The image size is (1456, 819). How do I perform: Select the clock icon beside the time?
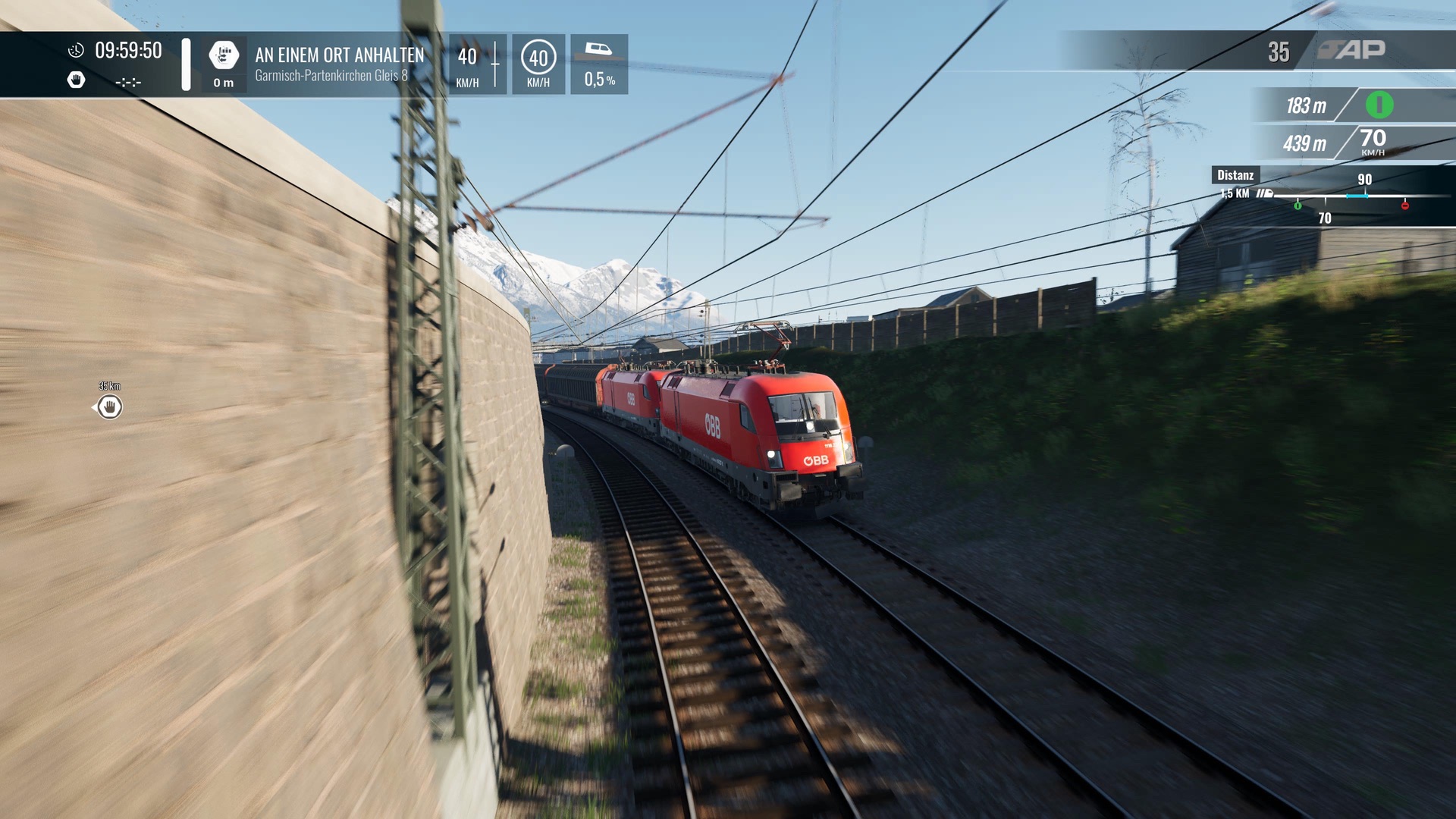[x=76, y=51]
